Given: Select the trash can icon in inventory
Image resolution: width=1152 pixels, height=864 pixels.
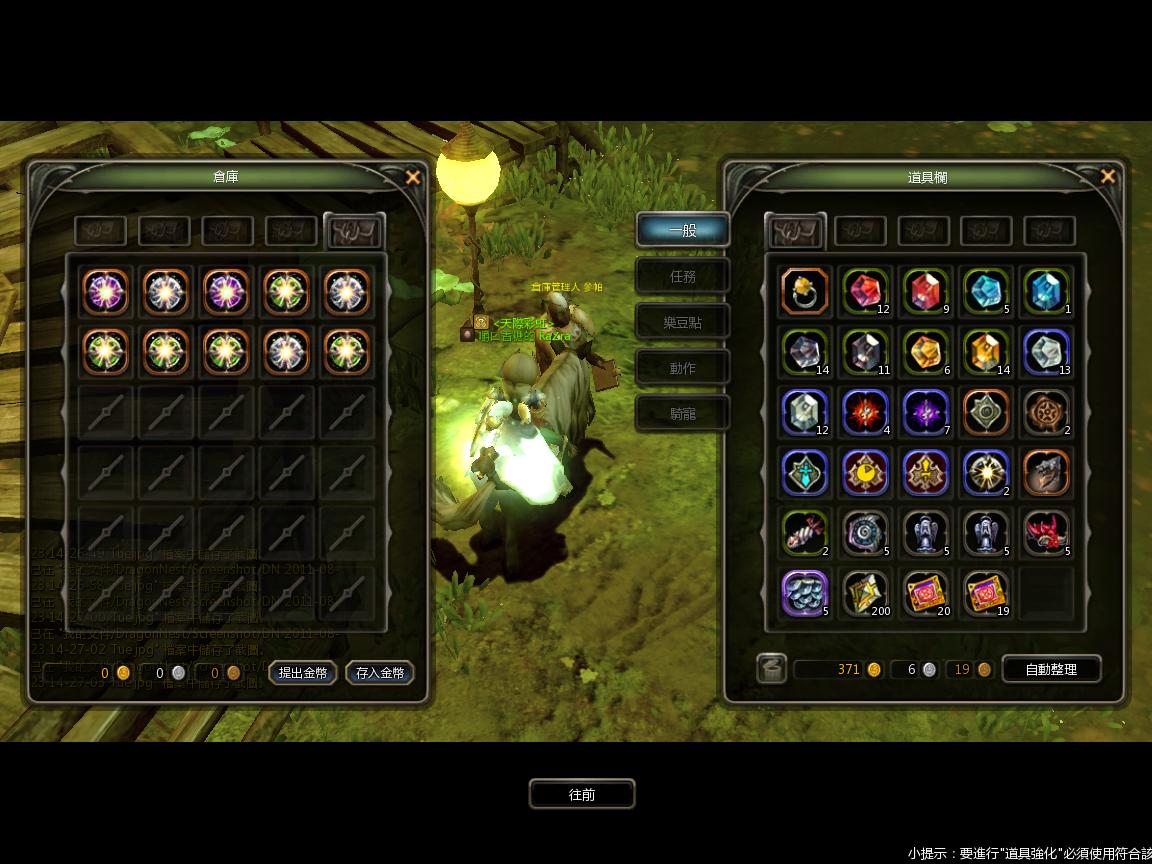Looking at the screenshot, I should click(x=772, y=669).
